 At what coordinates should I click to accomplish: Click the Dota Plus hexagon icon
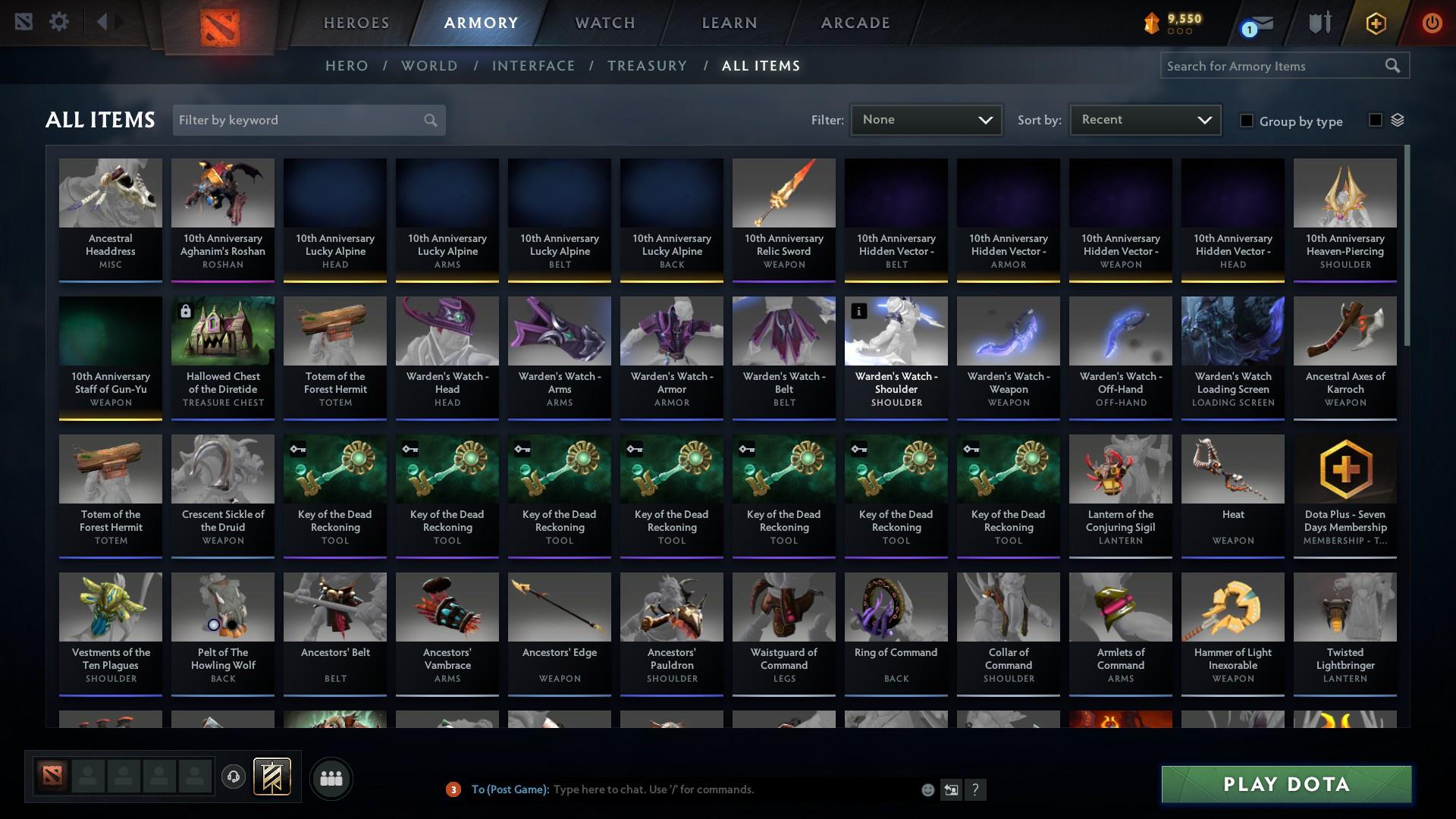[1375, 23]
